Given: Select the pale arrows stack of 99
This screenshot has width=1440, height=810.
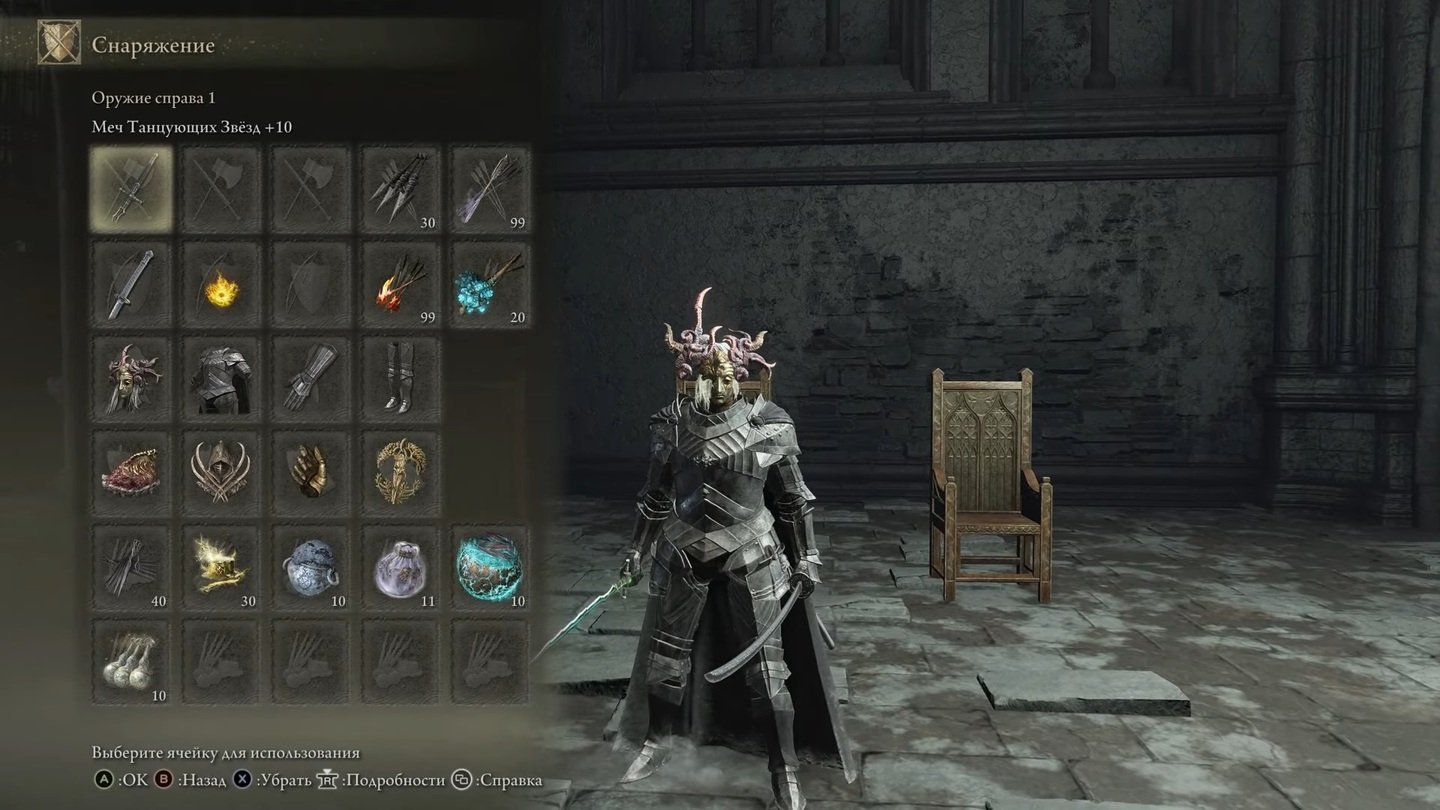Looking at the screenshot, I should (x=490, y=188).
